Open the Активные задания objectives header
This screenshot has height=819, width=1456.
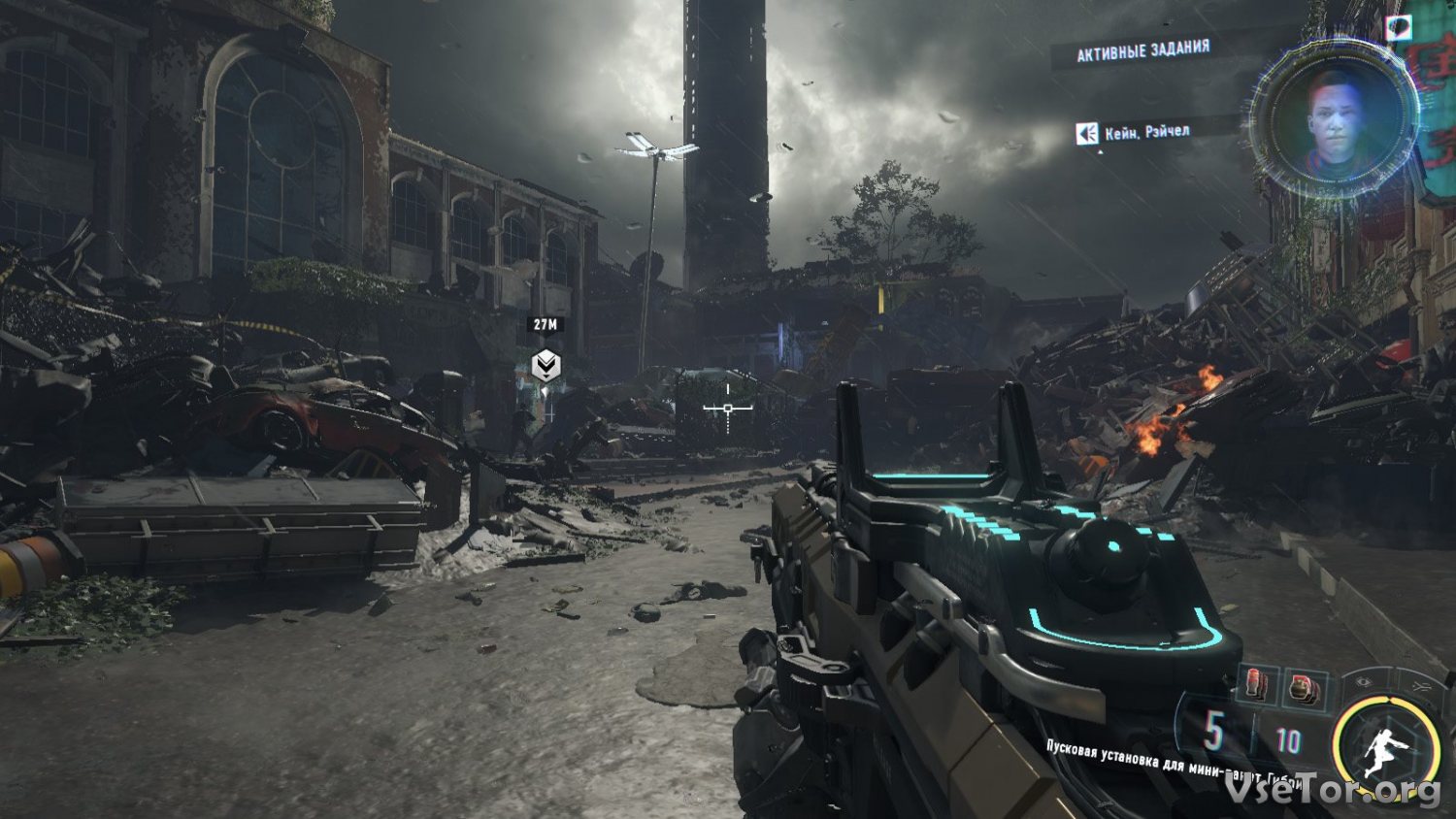pos(1142,50)
